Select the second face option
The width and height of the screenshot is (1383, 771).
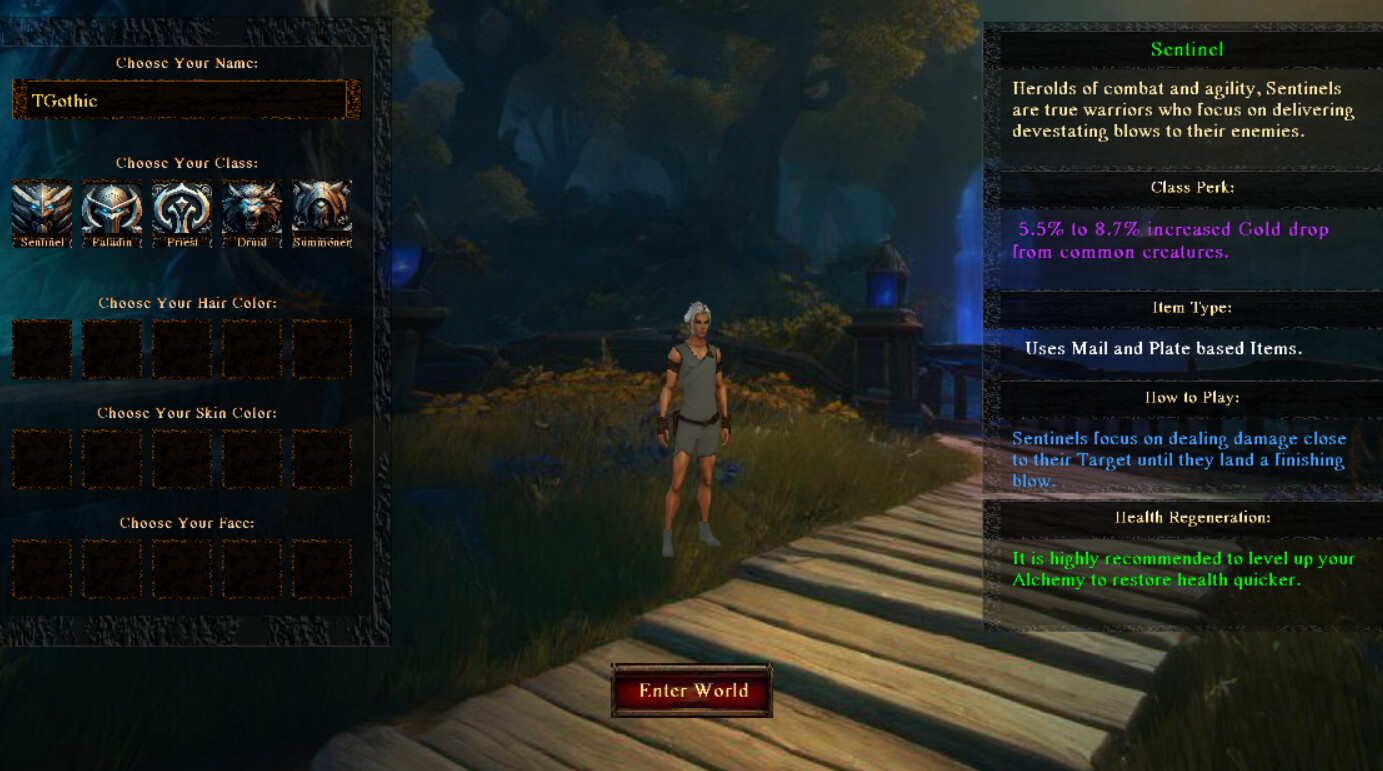(111, 570)
